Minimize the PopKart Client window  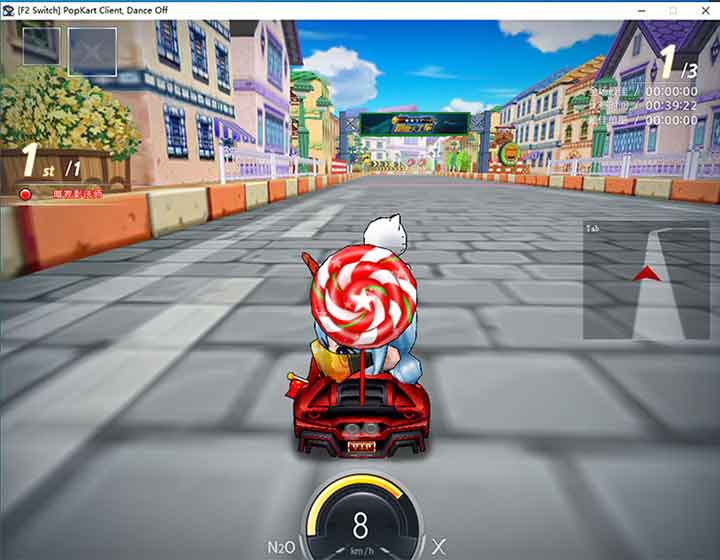point(641,9)
